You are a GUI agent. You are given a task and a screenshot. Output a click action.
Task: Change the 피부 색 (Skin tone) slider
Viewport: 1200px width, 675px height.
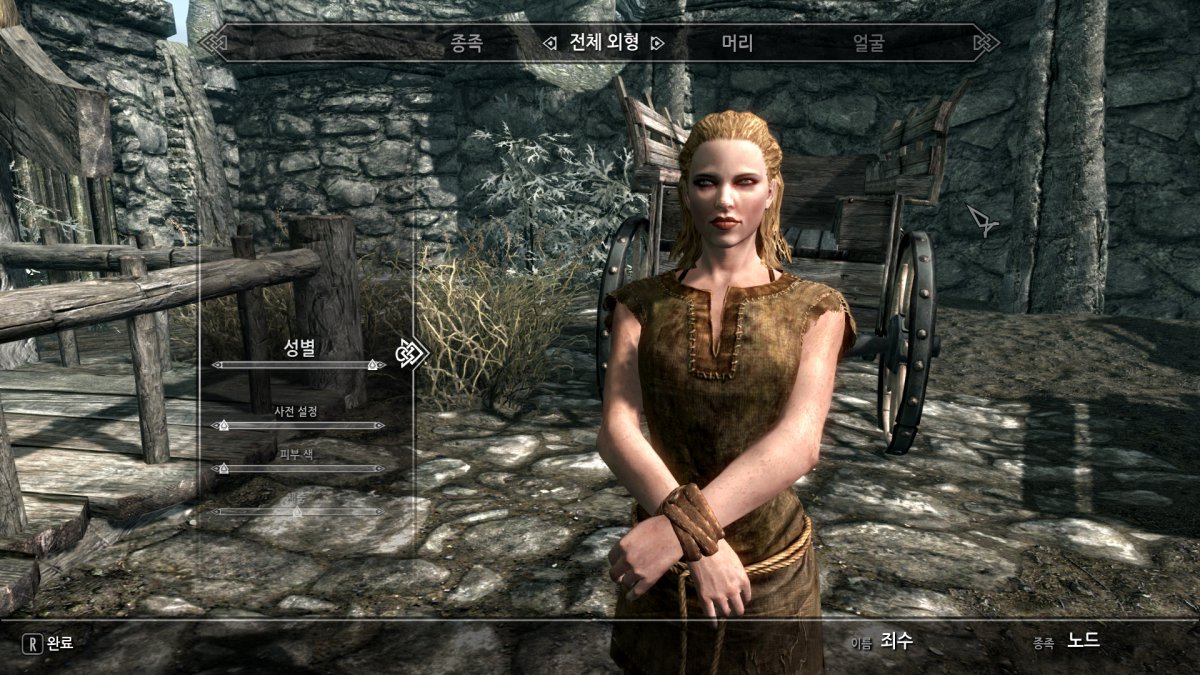(299, 468)
